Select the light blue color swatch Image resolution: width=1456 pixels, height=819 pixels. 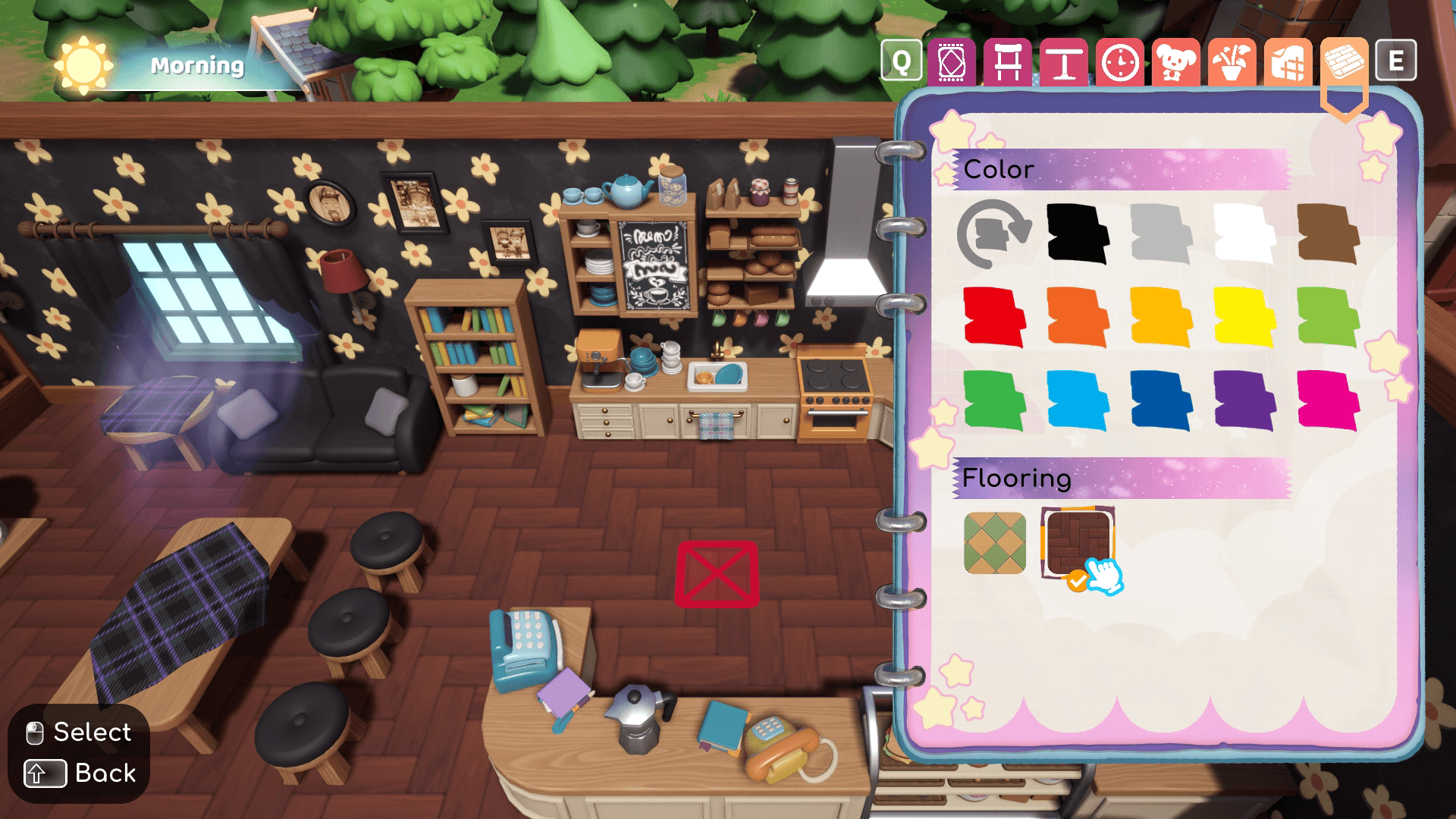coord(1077,400)
